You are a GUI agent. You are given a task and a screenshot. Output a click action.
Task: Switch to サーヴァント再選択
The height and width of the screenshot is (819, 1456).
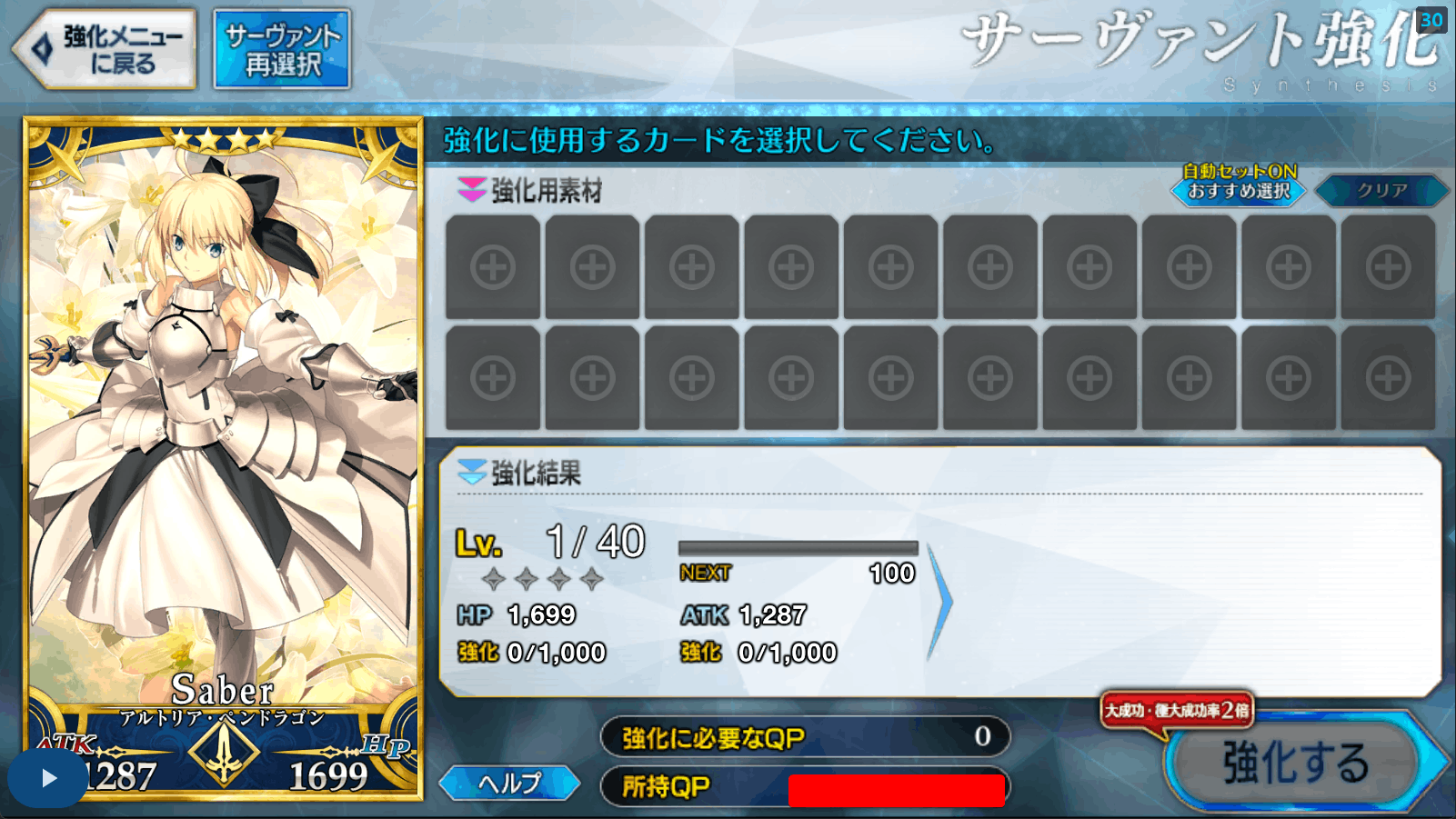pos(282,46)
